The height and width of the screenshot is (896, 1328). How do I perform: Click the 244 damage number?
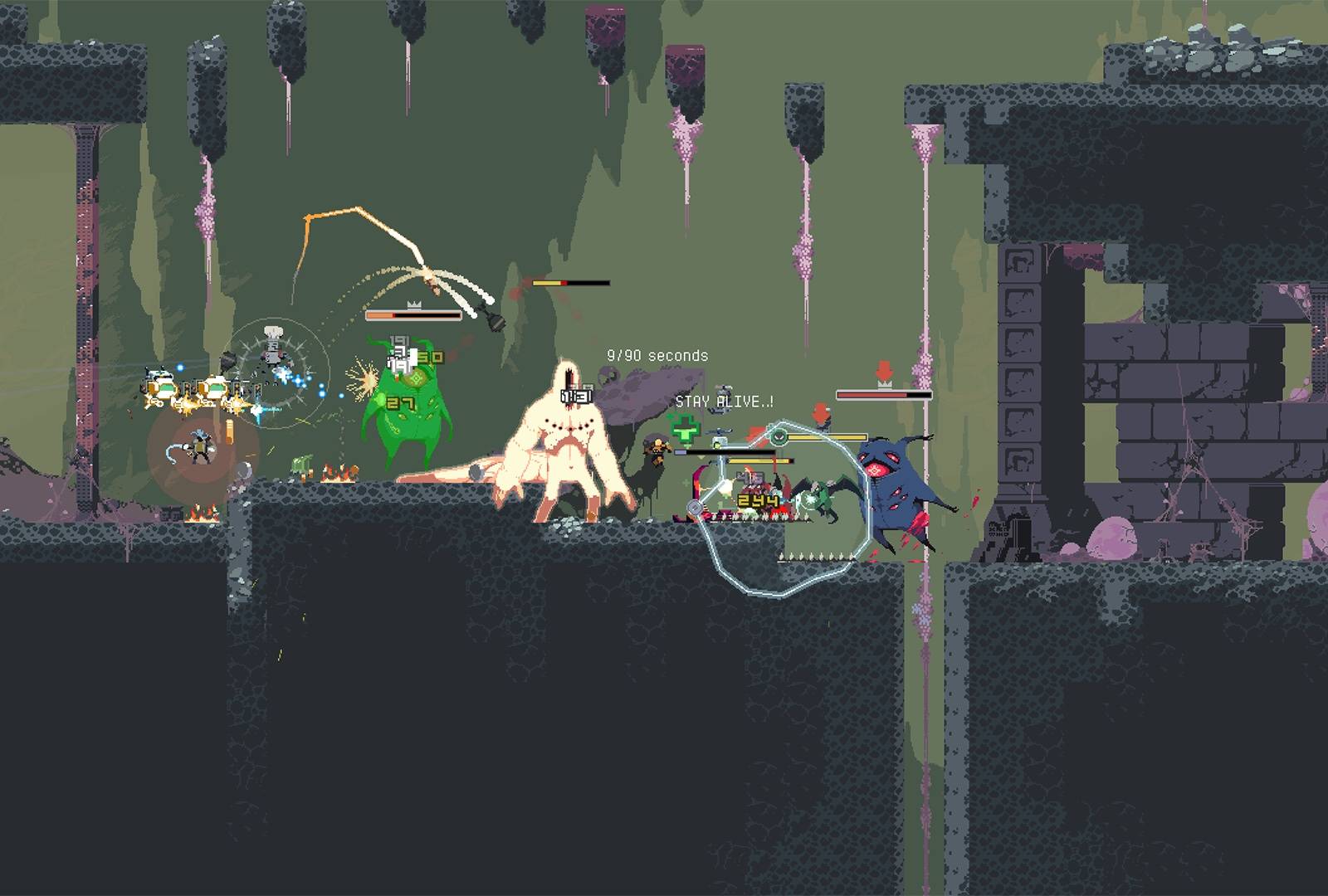point(757,502)
